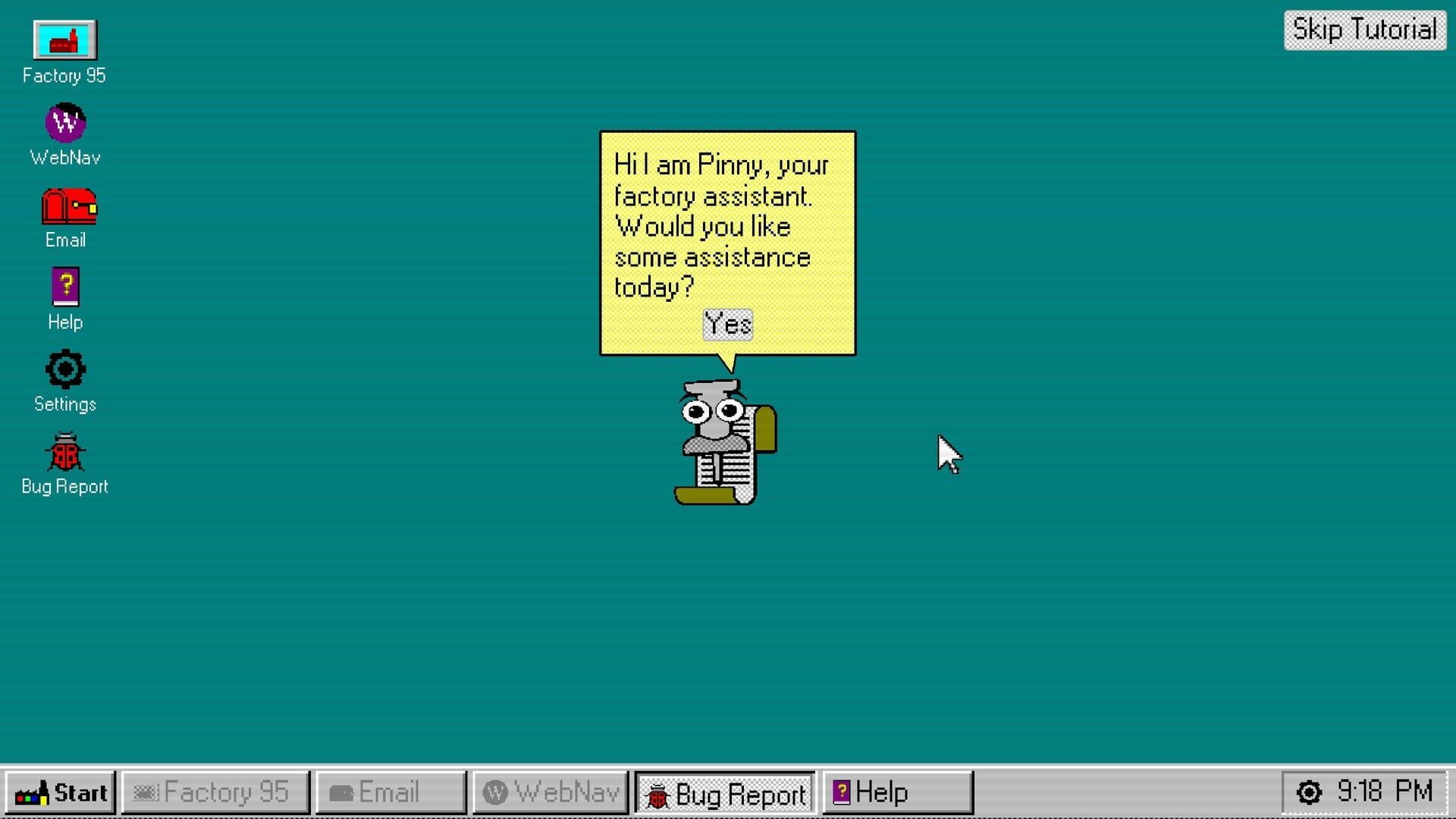Click the gear icon in the system tray
The height and width of the screenshot is (819, 1456).
click(x=1309, y=792)
